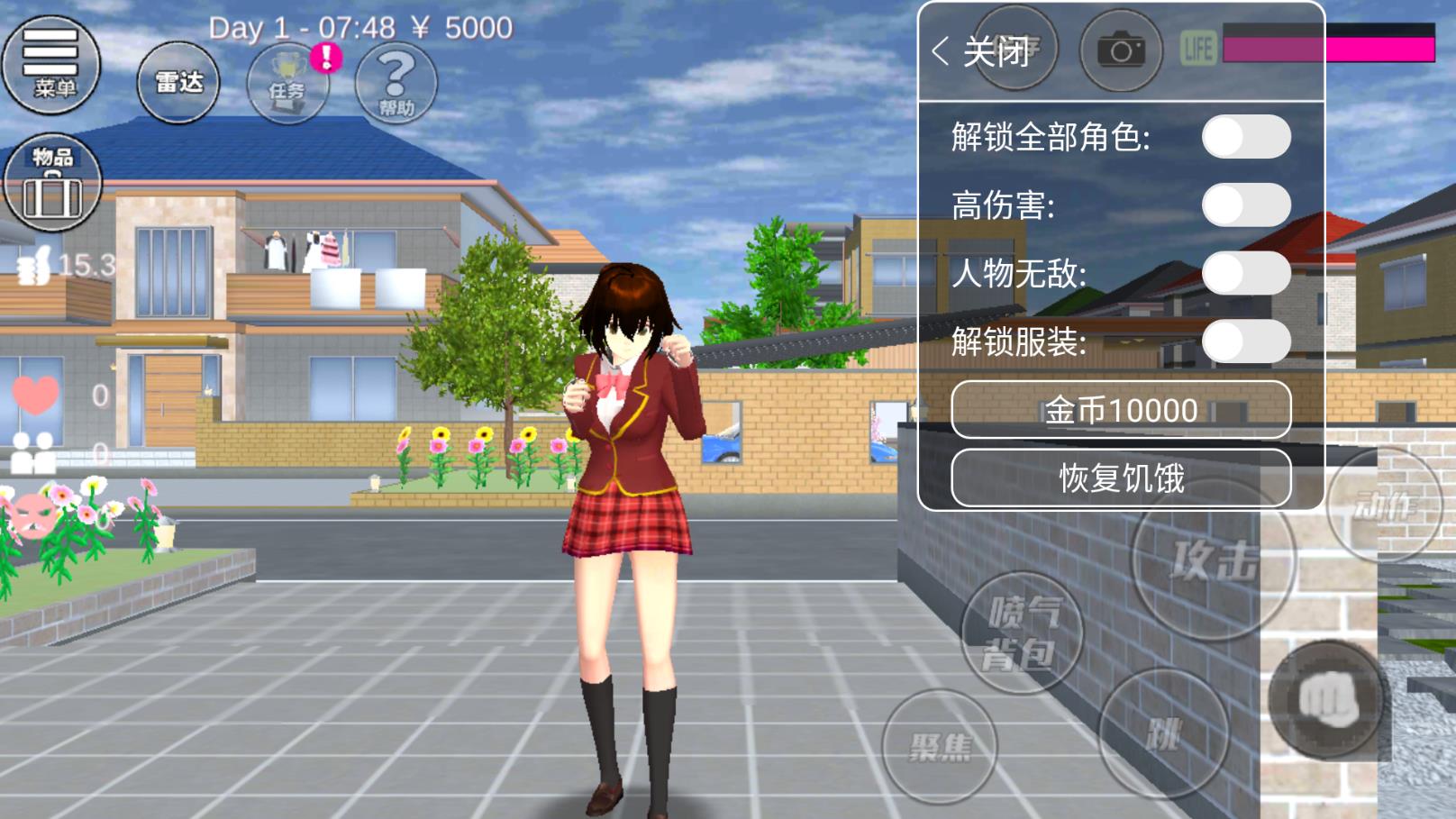
Task: Take a screenshot with the camera icon
Action: pos(1120,51)
